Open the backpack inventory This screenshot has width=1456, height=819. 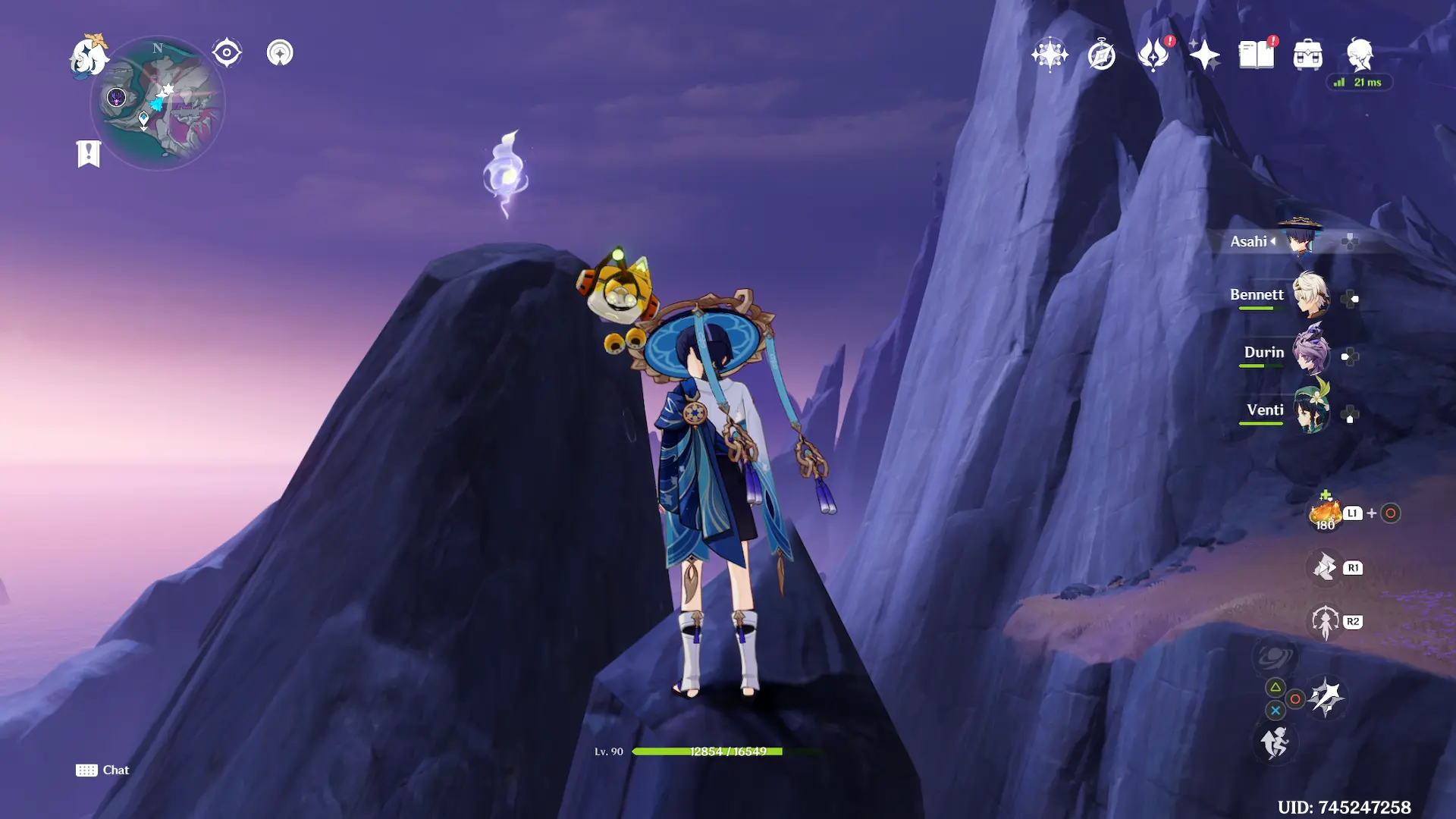(x=1308, y=55)
